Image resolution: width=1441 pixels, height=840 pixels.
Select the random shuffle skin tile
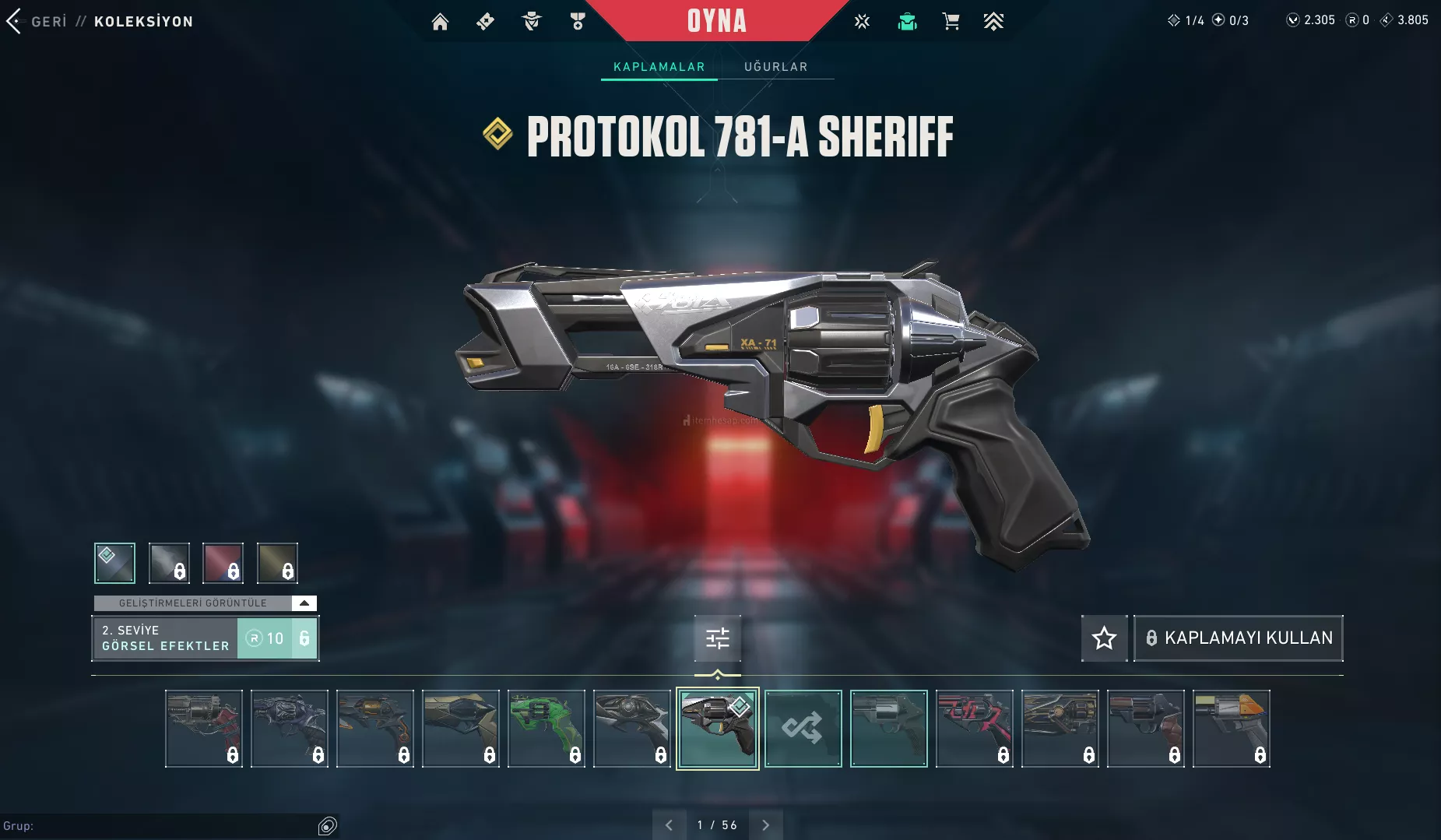click(803, 729)
